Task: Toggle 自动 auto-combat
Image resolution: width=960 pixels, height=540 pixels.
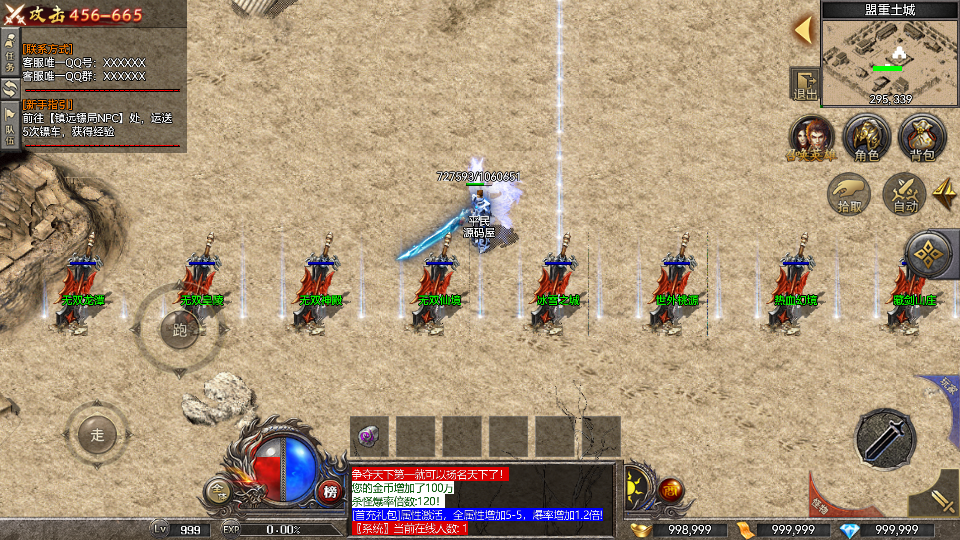Action: (905, 193)
